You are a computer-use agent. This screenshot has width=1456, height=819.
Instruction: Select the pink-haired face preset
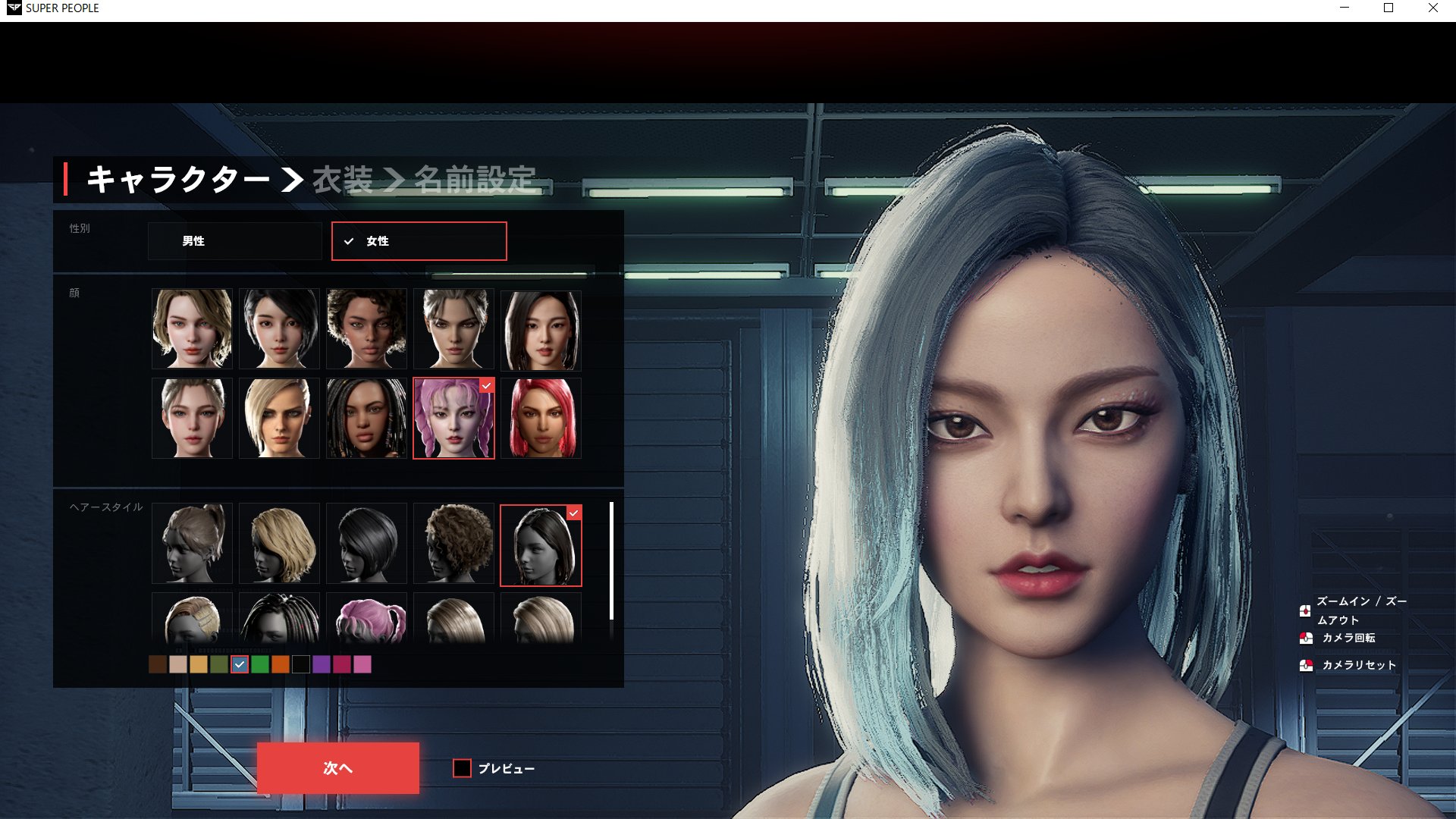453,418
